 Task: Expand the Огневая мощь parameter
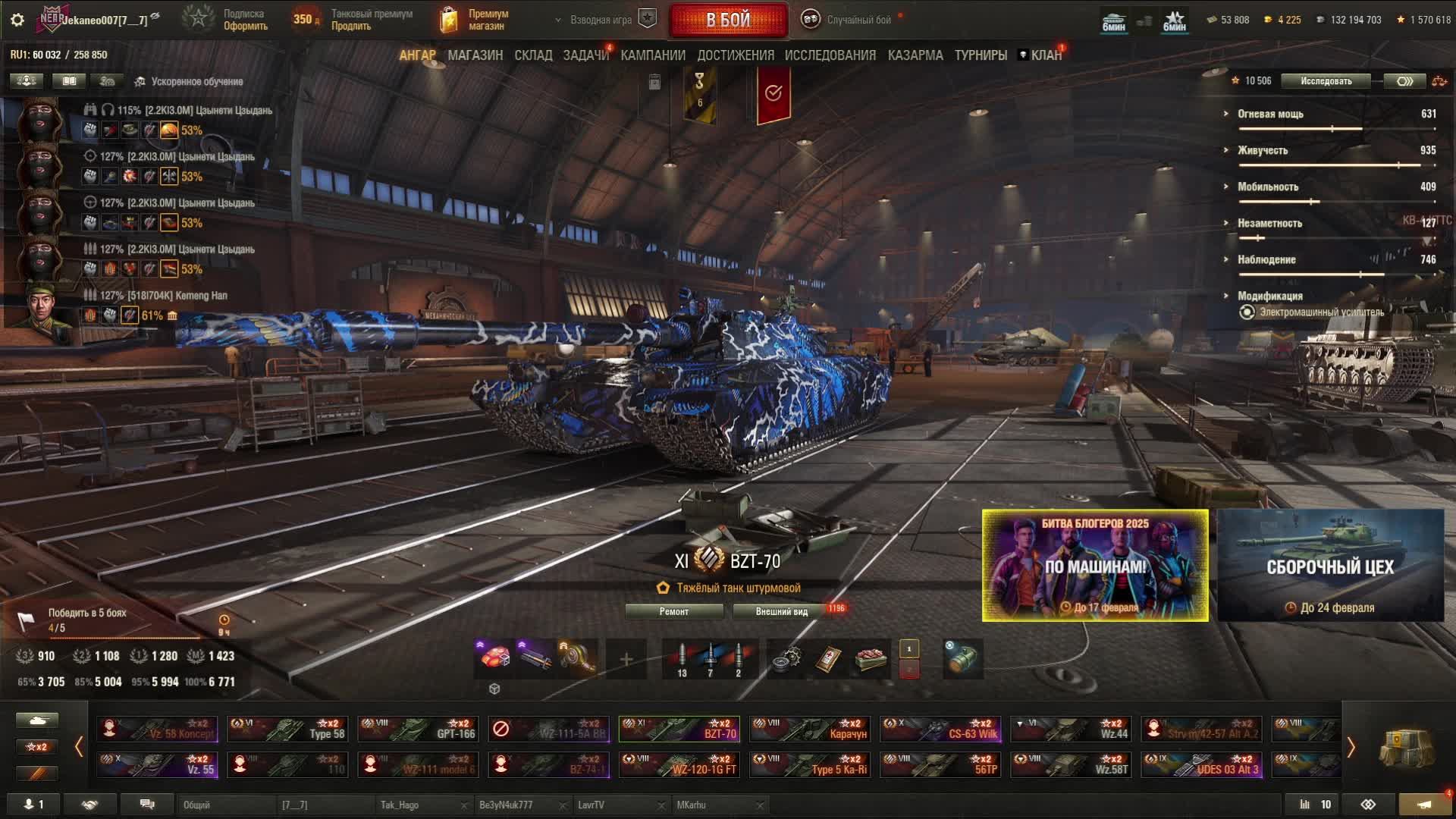1270,114
